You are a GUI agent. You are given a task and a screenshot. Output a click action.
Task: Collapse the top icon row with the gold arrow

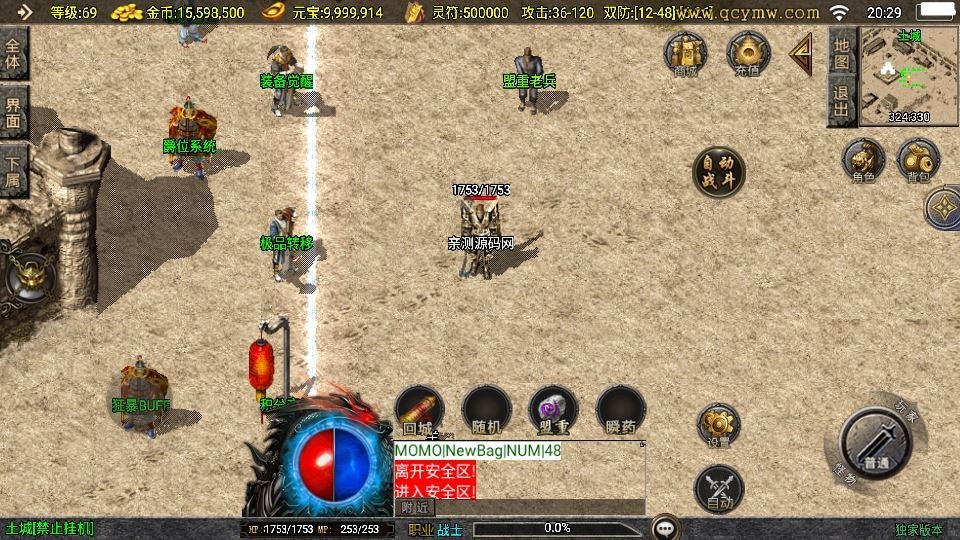801,55
